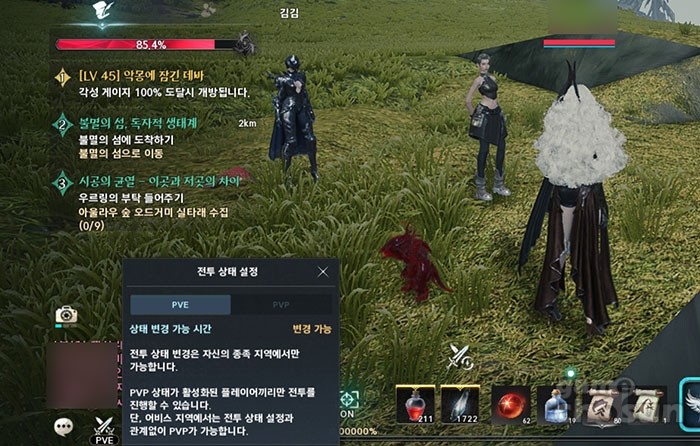Open the camera screenshot mode
Viewport: 700px width, 446px height.
pos(66,315)
